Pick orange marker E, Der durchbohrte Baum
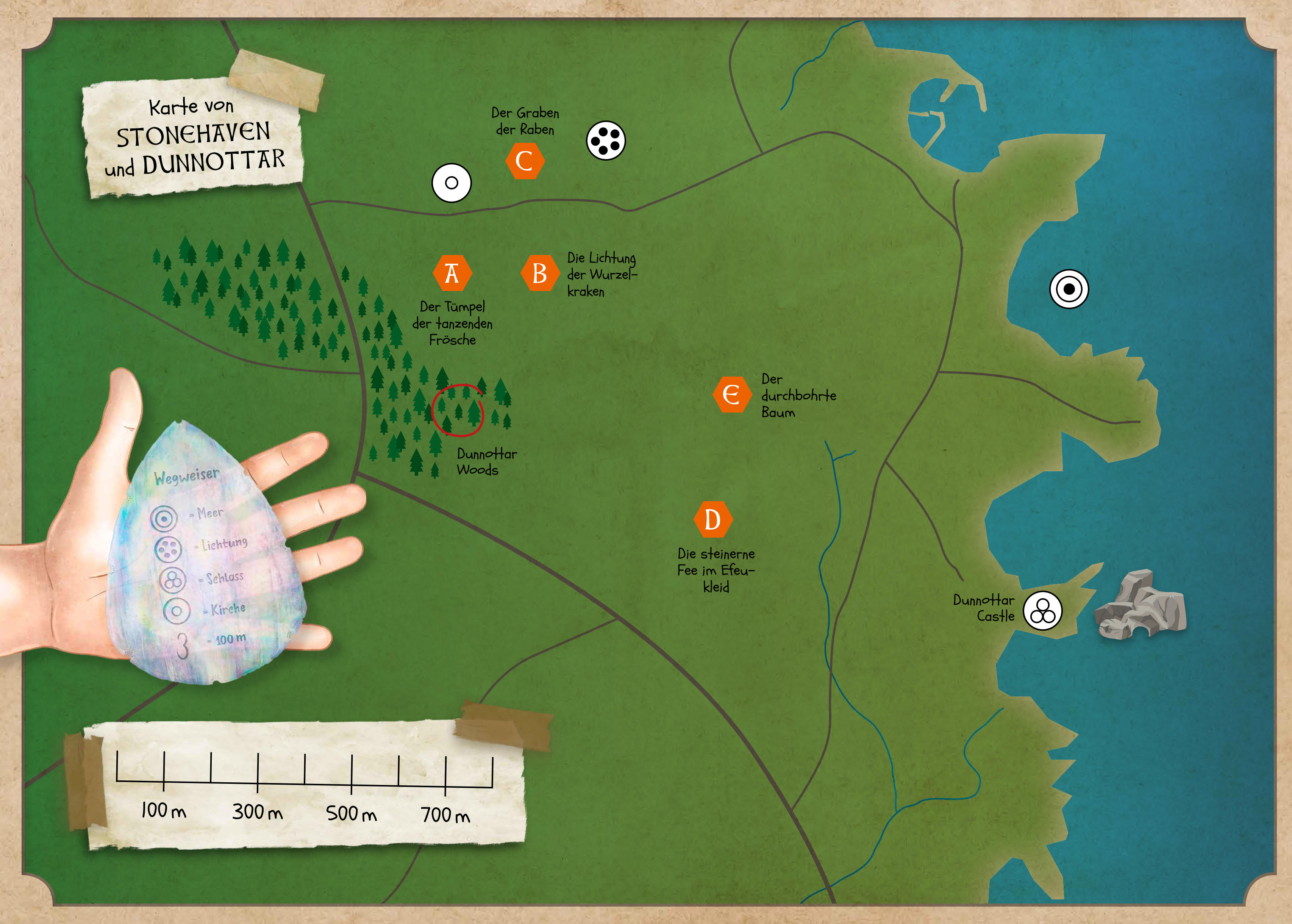 coord(731,394)
